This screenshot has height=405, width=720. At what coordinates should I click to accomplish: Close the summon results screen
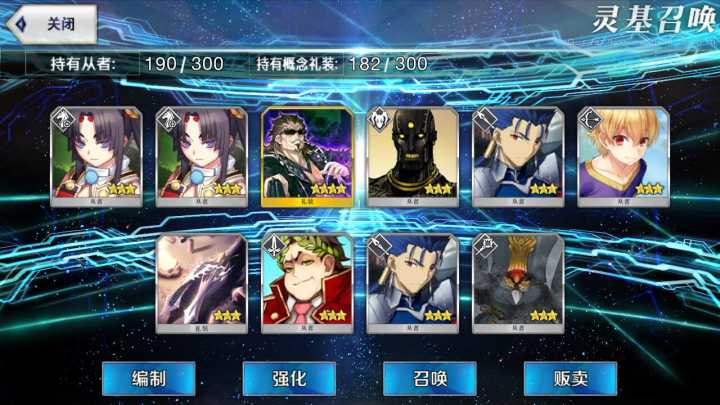(x=52, y=24)
